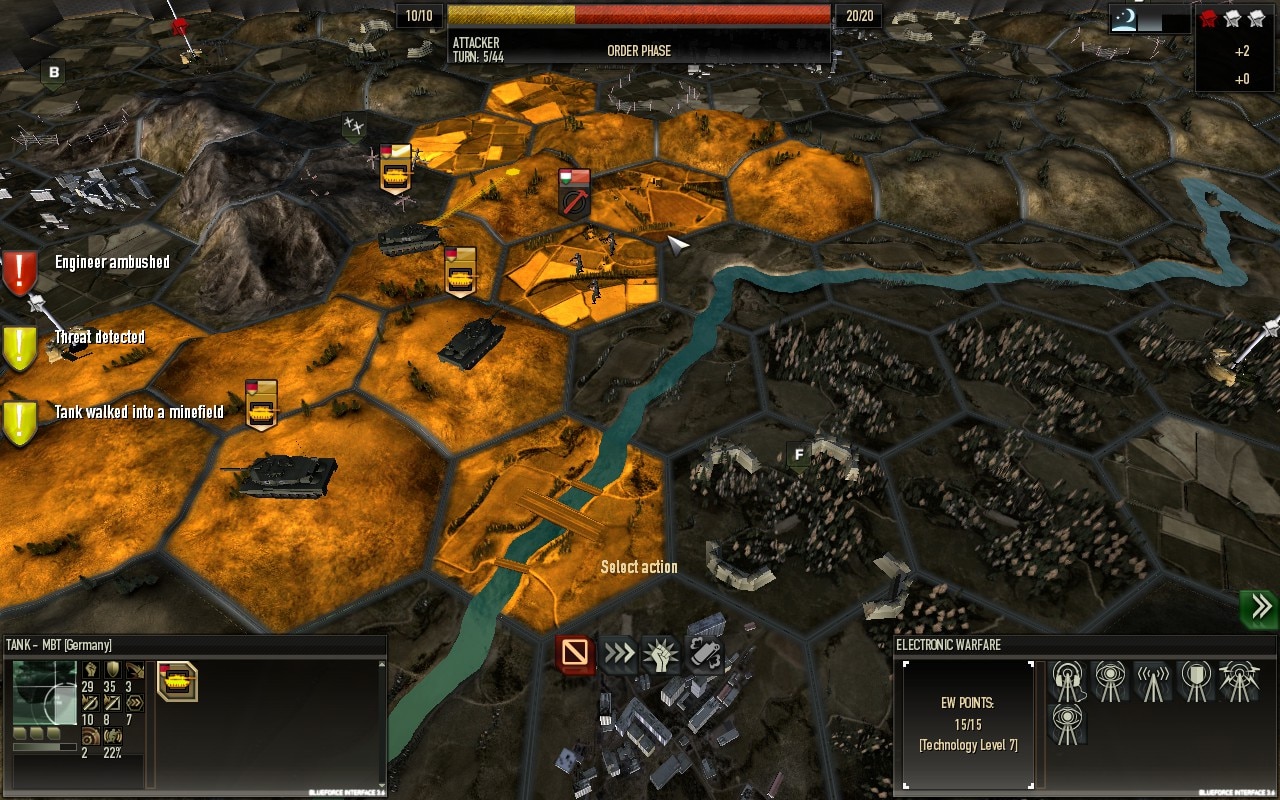Select the raised fist attack action
This screenshot has height=800, width=1280.
pos(661,654)
